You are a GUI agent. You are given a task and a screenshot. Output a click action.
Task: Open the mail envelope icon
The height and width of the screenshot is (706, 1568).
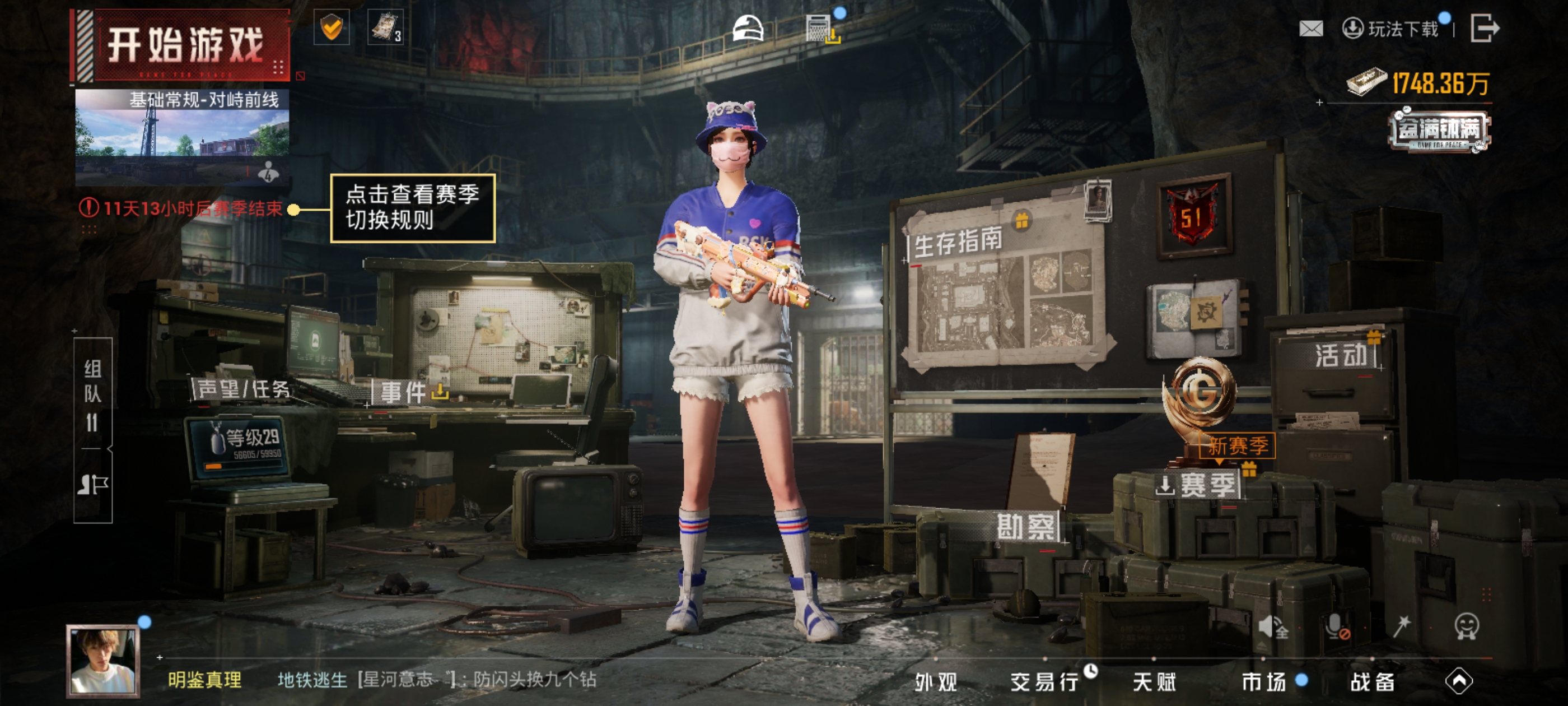tap(1310, 29)
